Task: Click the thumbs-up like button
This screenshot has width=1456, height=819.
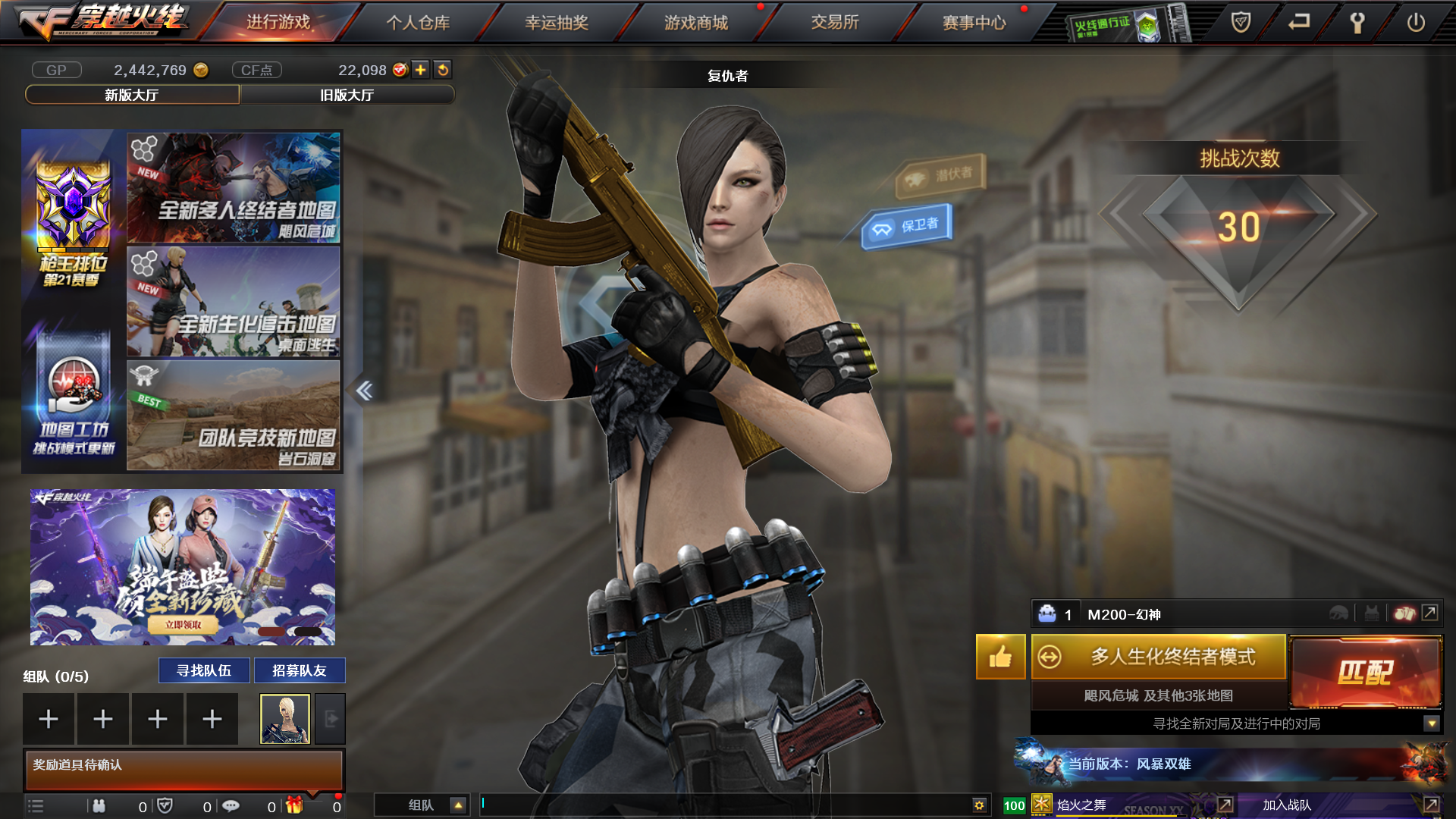Action: pyautogui.click(x=1000, y=657)
